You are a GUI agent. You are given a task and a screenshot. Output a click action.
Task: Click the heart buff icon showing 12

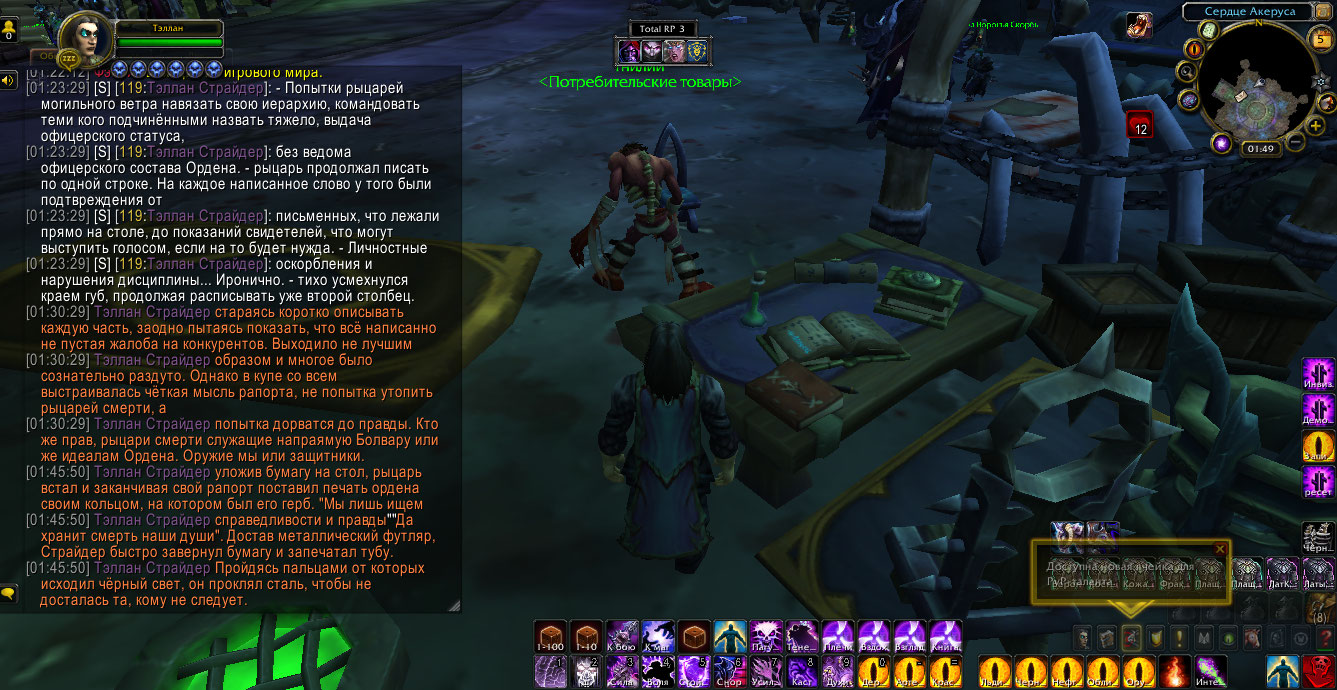(x=1140, y=125)
